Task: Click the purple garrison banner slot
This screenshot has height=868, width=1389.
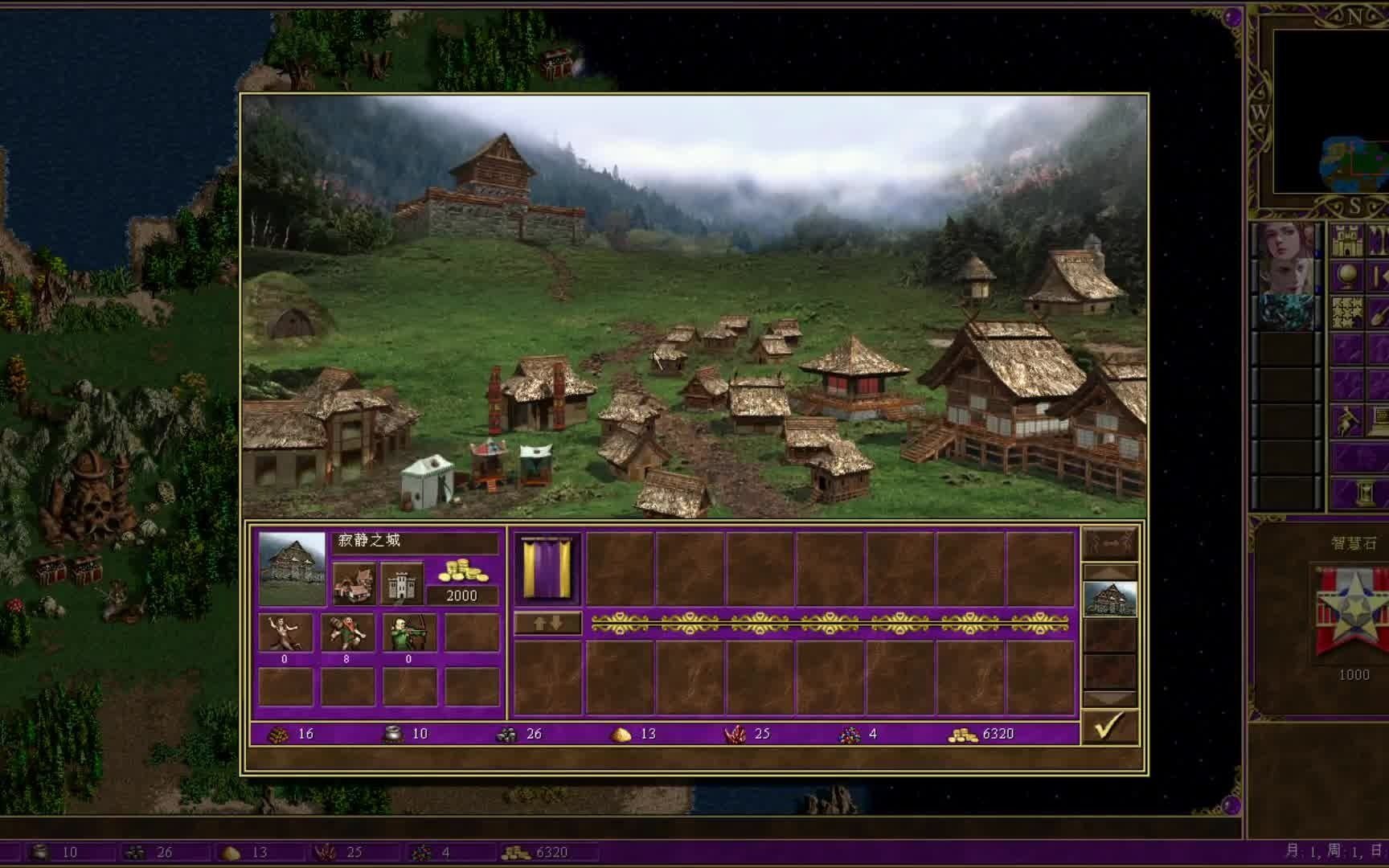Action: [547, 568]
